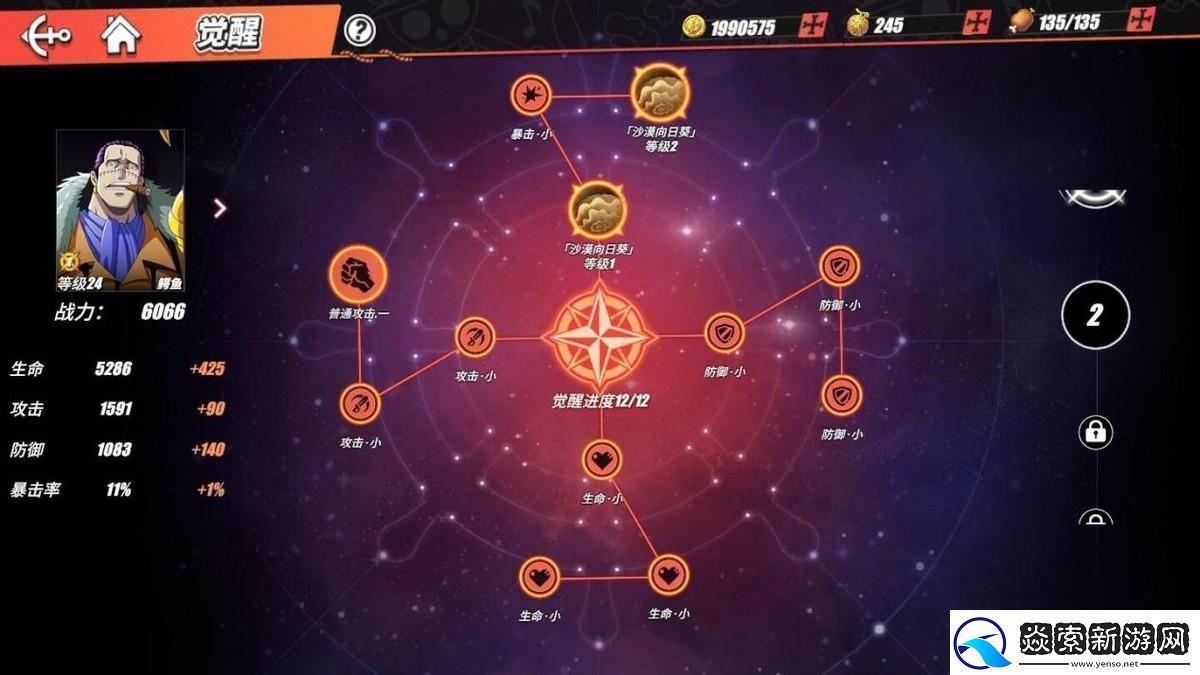Select the 攻击·小 node beside the compass

[x=475, y=337]
